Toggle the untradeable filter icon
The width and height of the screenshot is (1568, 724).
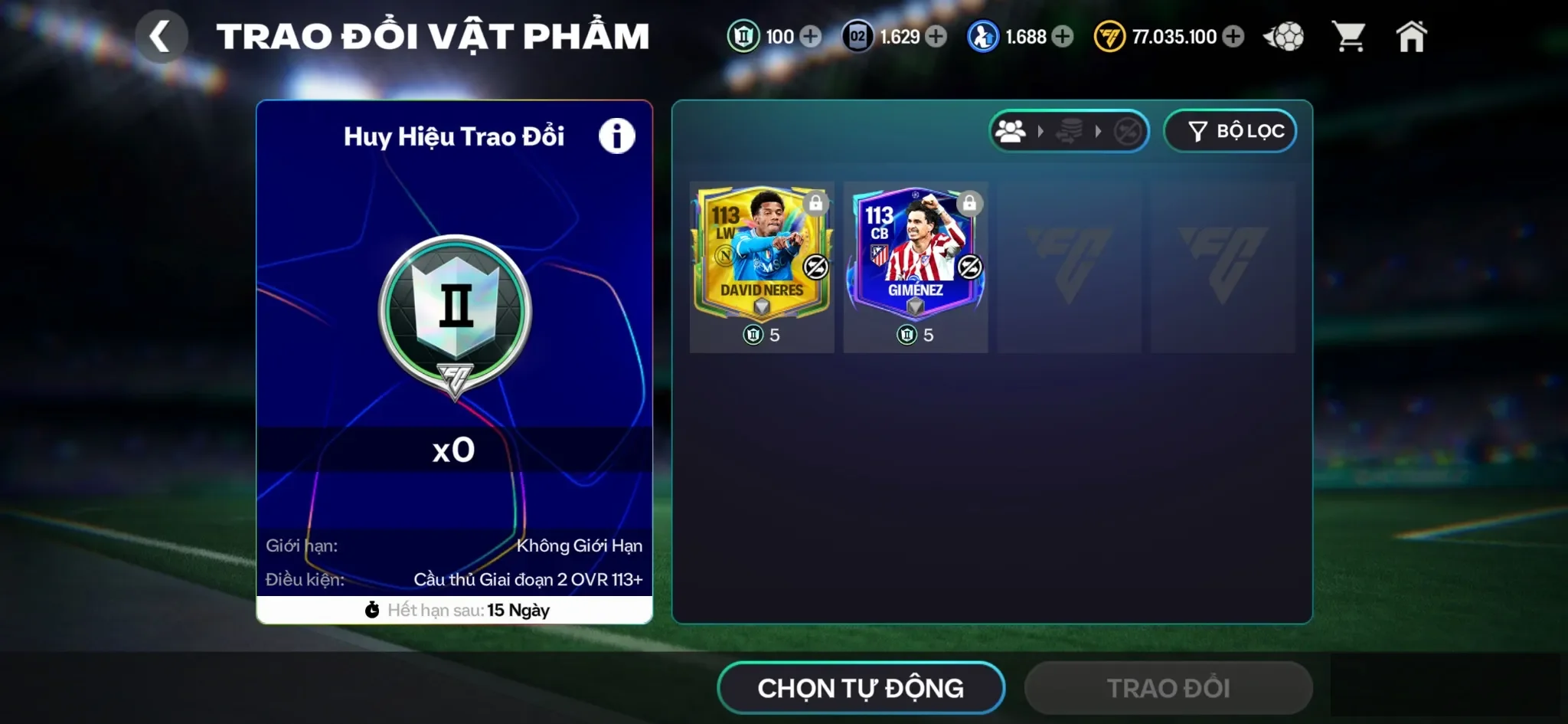1129,131
